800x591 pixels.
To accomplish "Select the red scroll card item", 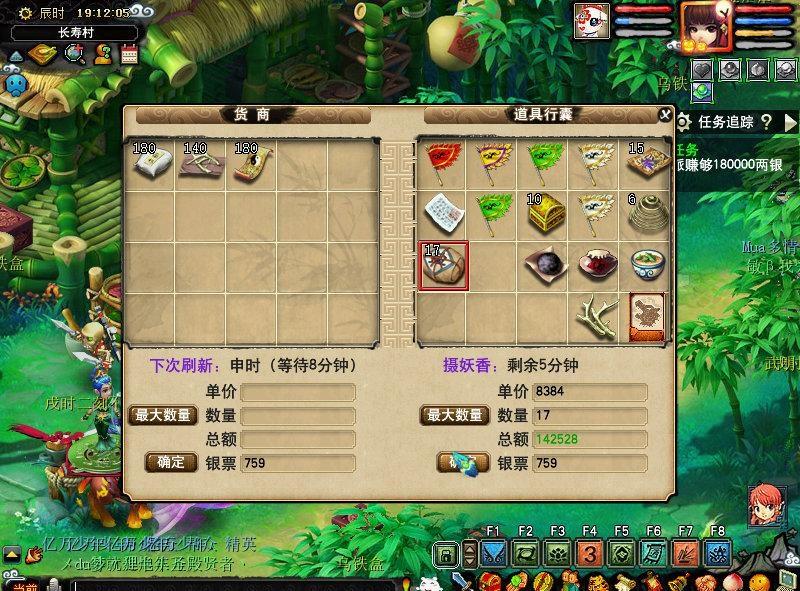I will tap(648, 316).
